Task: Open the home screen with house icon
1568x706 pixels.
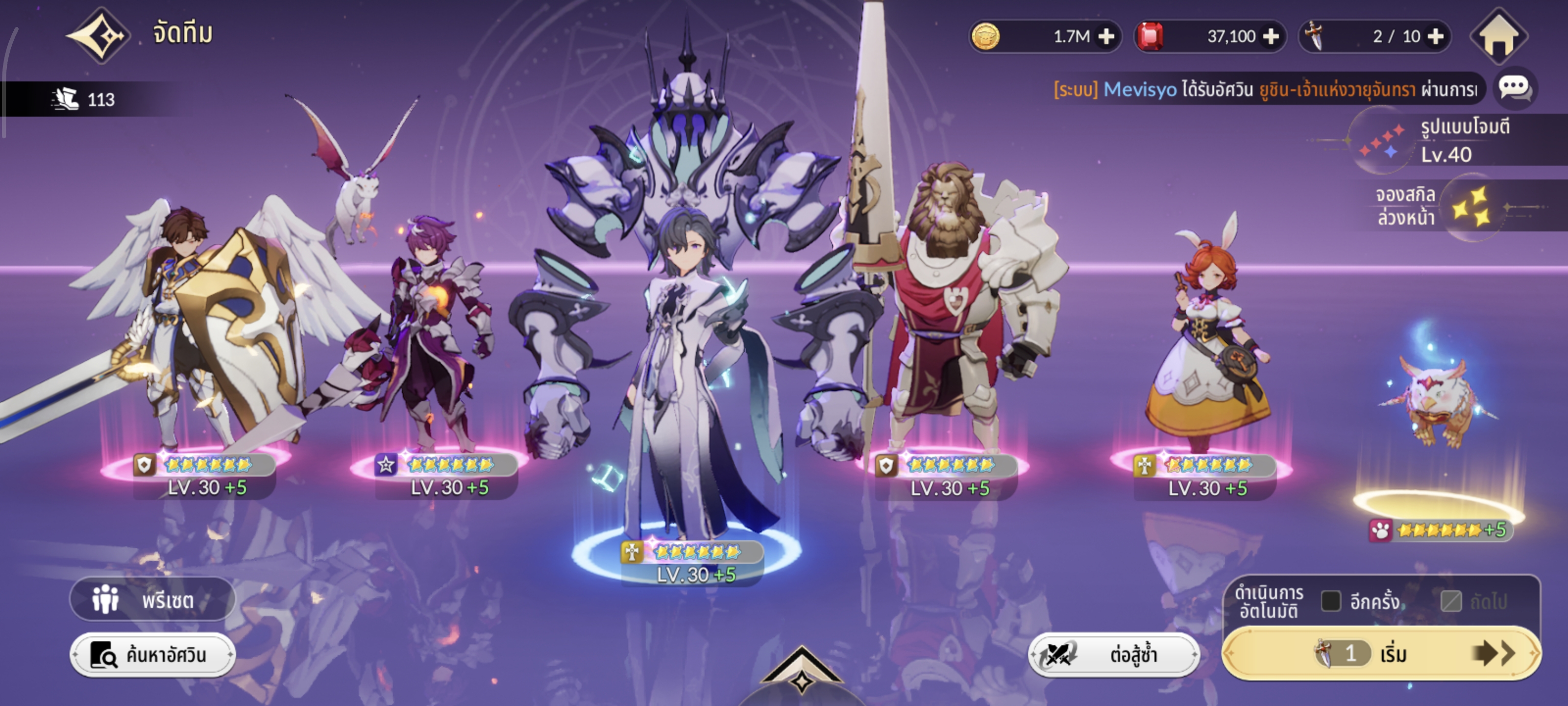Action: 1498,37
